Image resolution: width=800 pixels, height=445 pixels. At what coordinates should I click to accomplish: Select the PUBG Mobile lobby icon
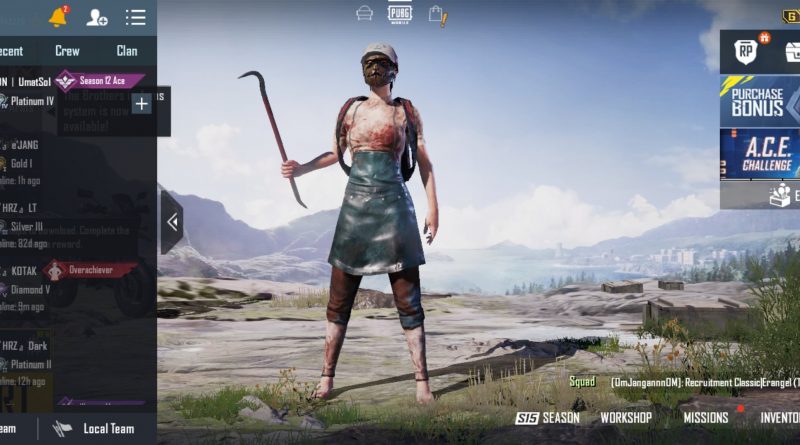(x=400, y=13)
